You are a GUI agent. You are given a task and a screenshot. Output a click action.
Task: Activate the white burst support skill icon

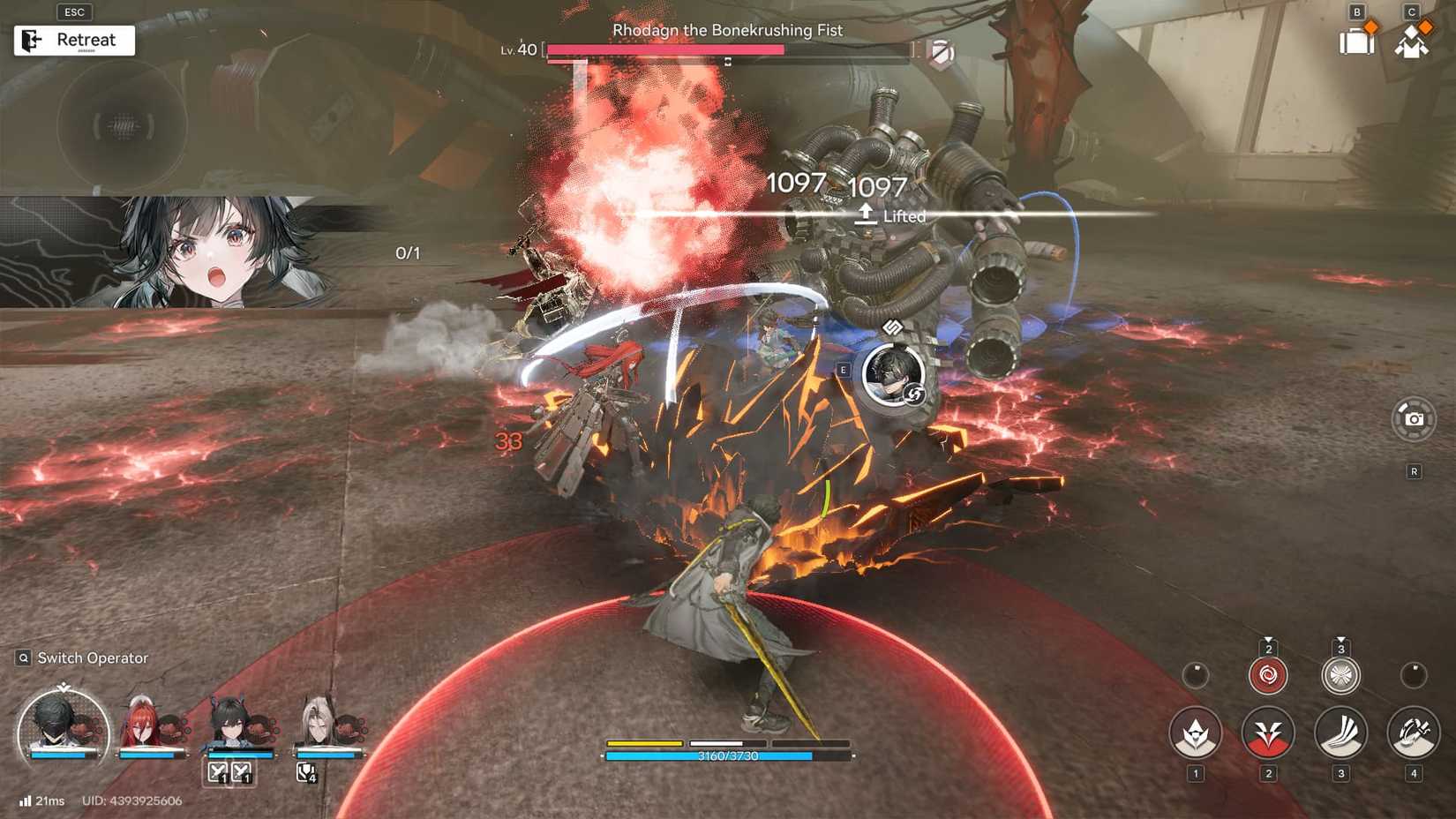[1341, 675]
